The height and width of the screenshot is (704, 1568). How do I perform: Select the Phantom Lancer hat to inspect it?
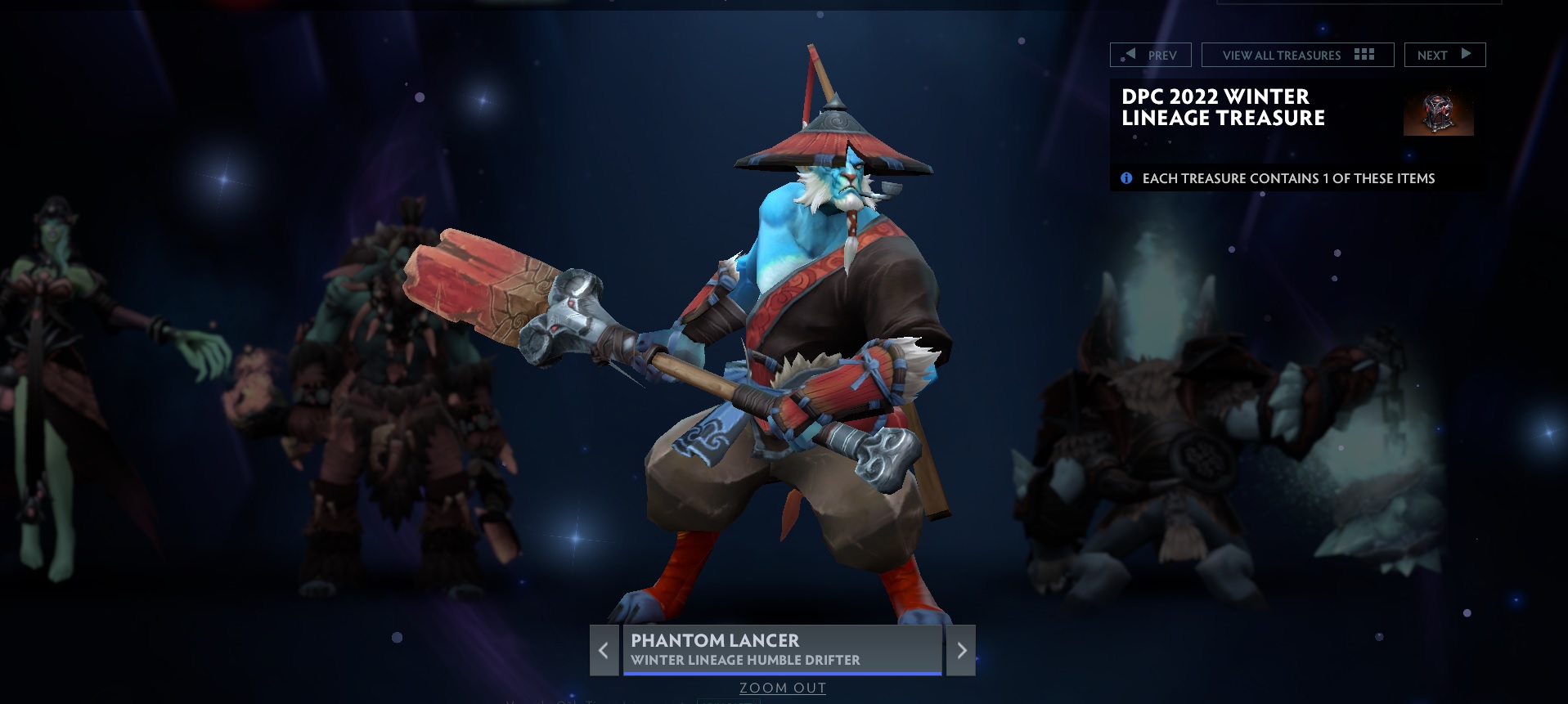click(834, 139)
